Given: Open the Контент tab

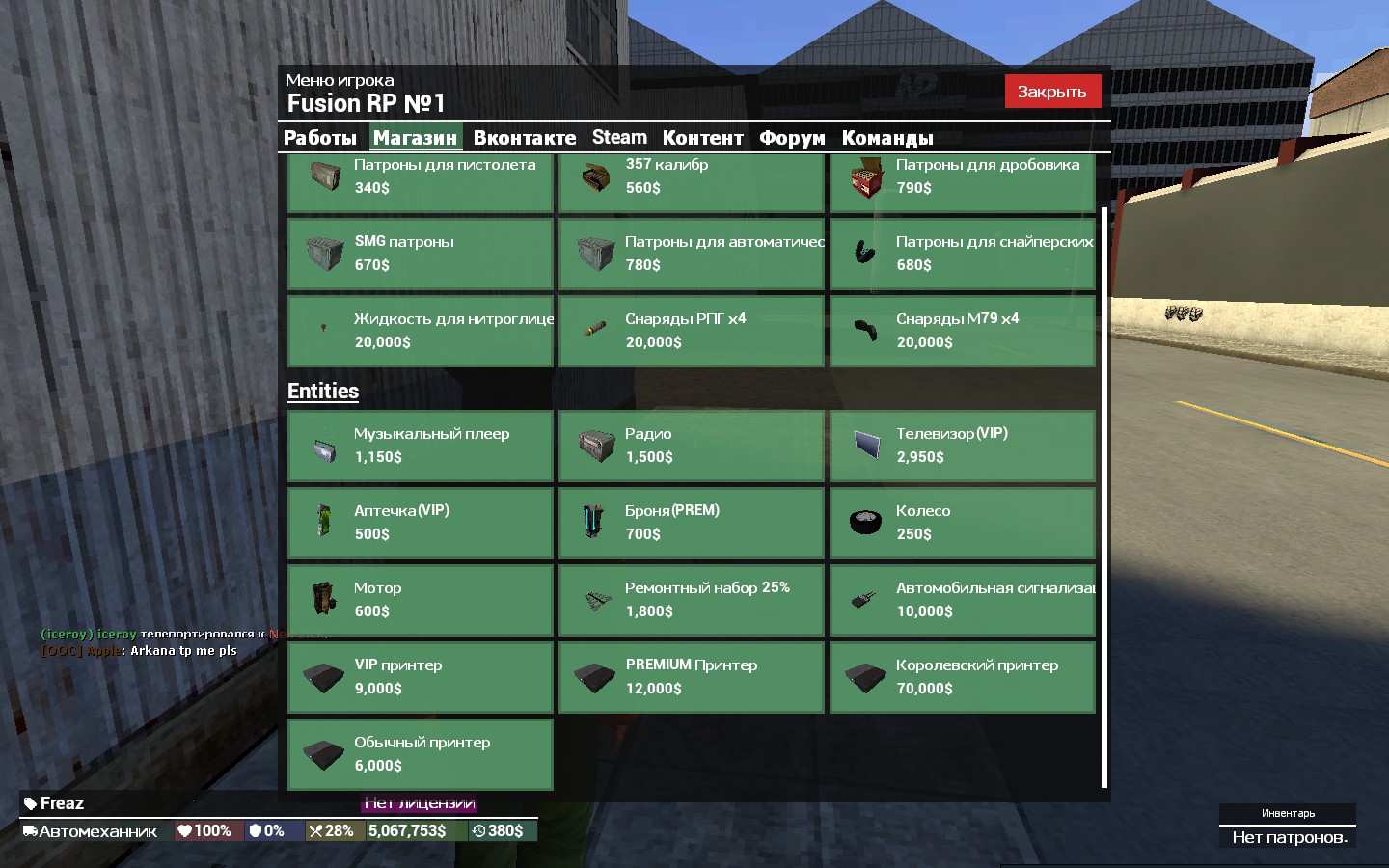Looking at the screenshot, I should pos(702,138).
